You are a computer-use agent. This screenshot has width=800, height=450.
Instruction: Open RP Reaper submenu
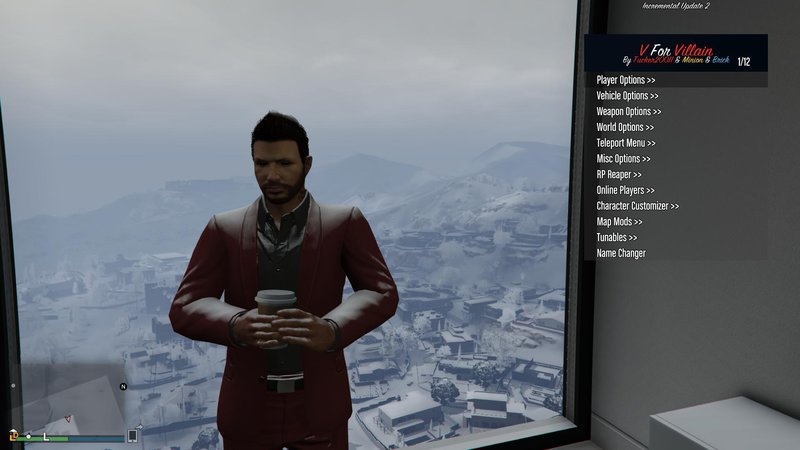(619, 175)
